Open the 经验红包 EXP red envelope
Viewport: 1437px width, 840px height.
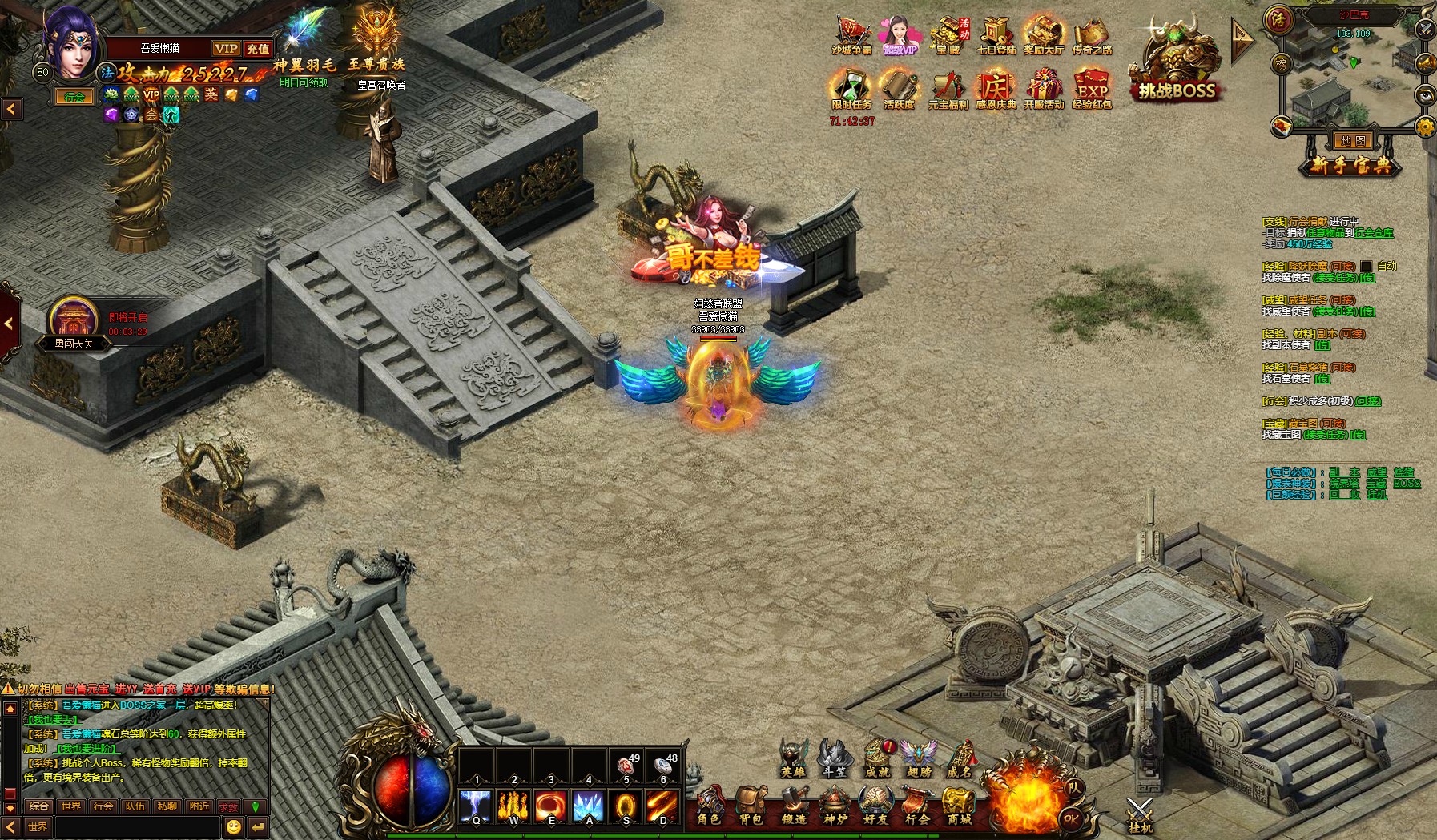1092,88
